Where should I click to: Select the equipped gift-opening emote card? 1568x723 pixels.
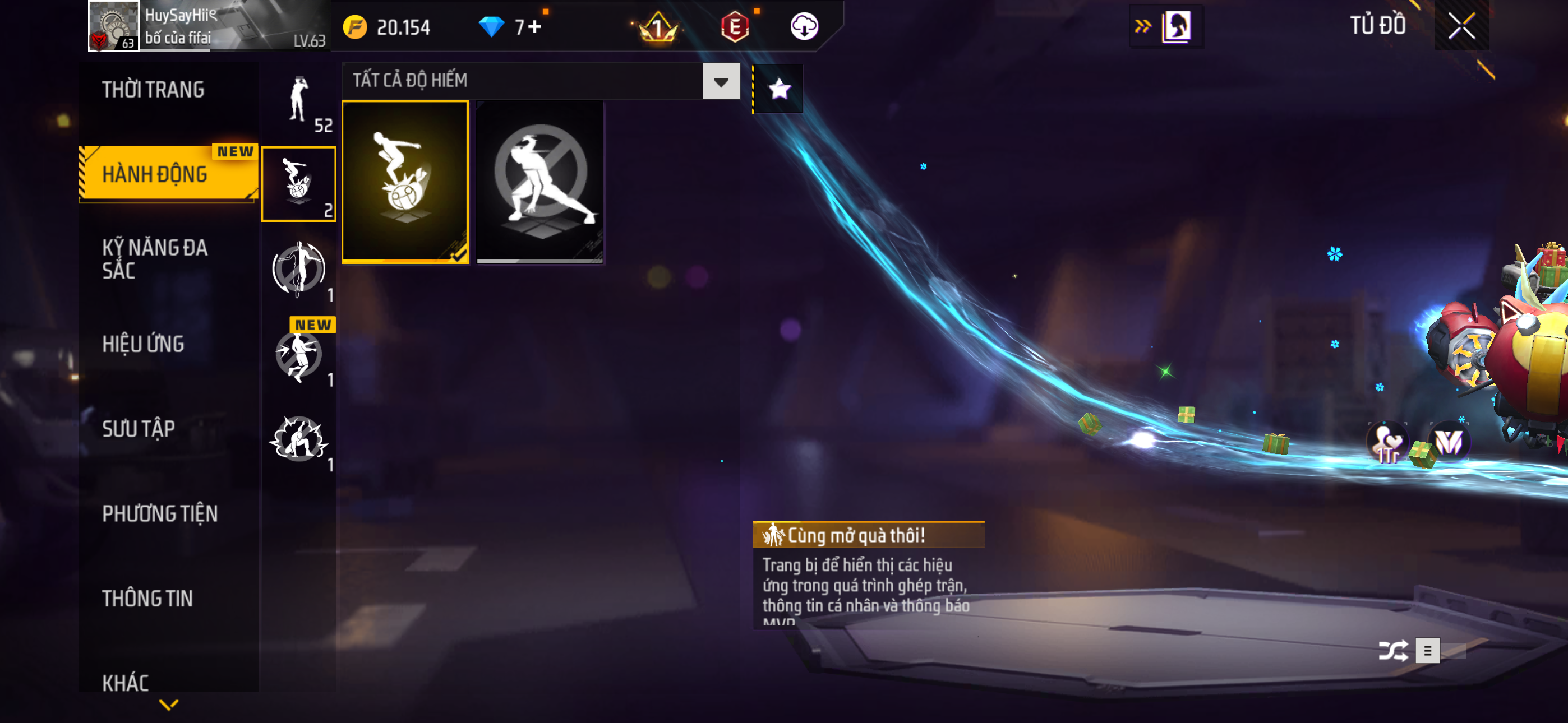(405, 182)
